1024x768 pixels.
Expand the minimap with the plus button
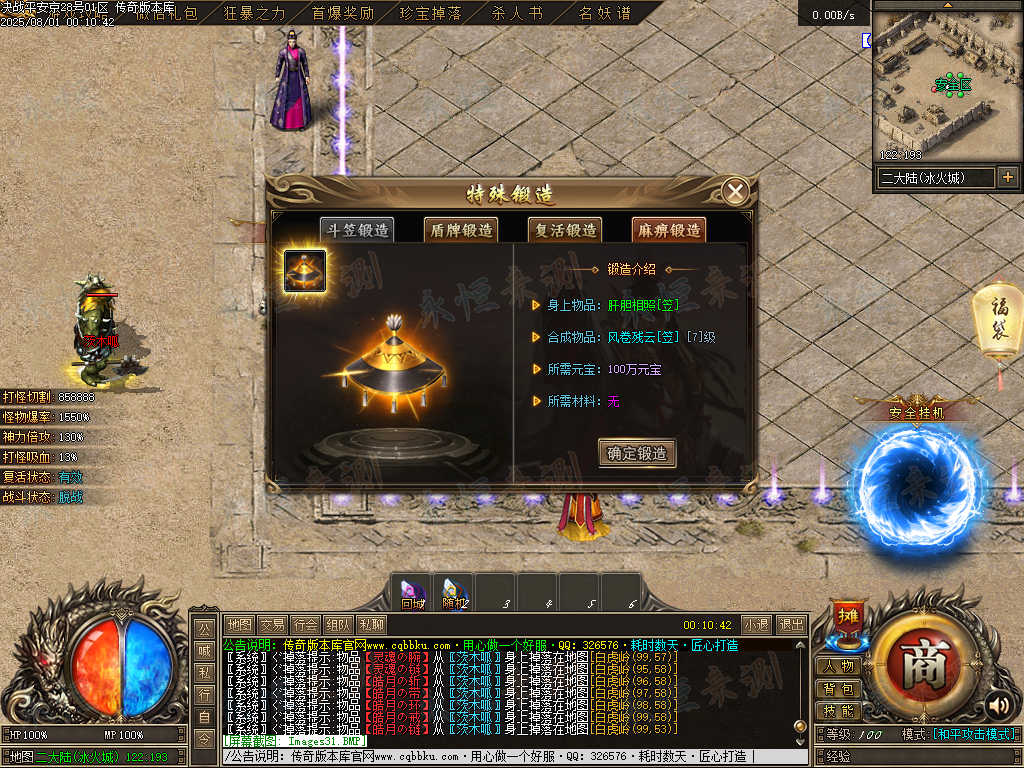coord(1007,178)
